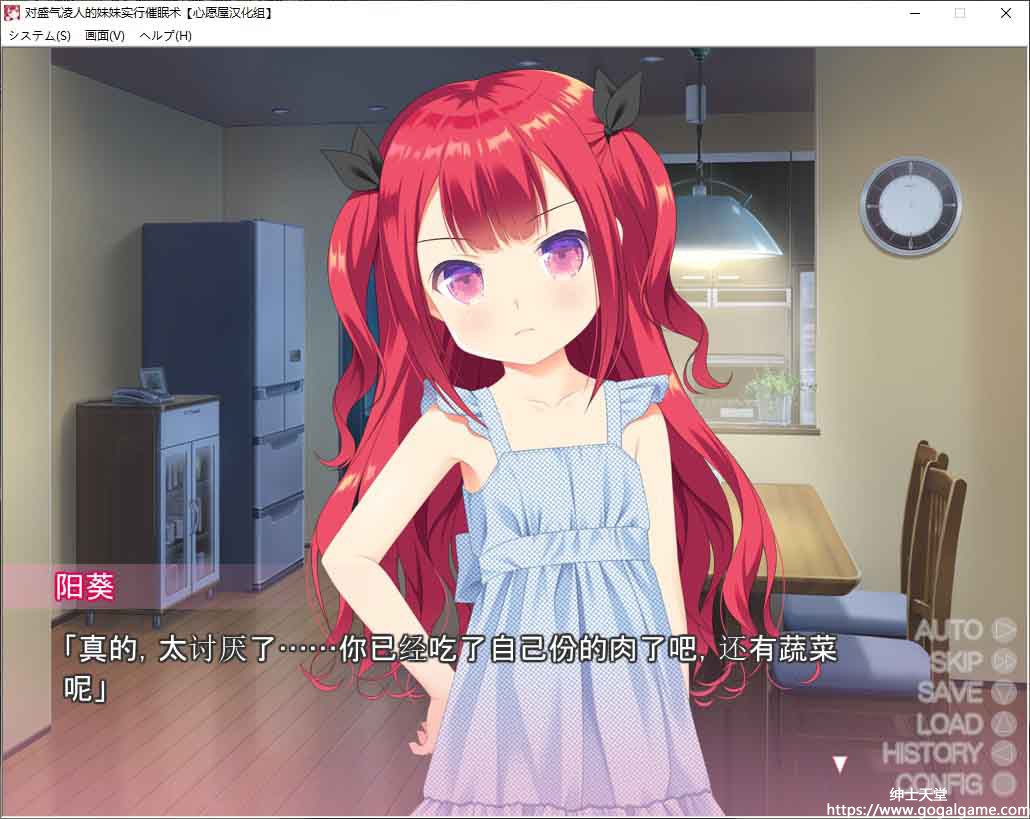Click the white dialogue advance arrow
1030x819 pixels.
(840, 765)
